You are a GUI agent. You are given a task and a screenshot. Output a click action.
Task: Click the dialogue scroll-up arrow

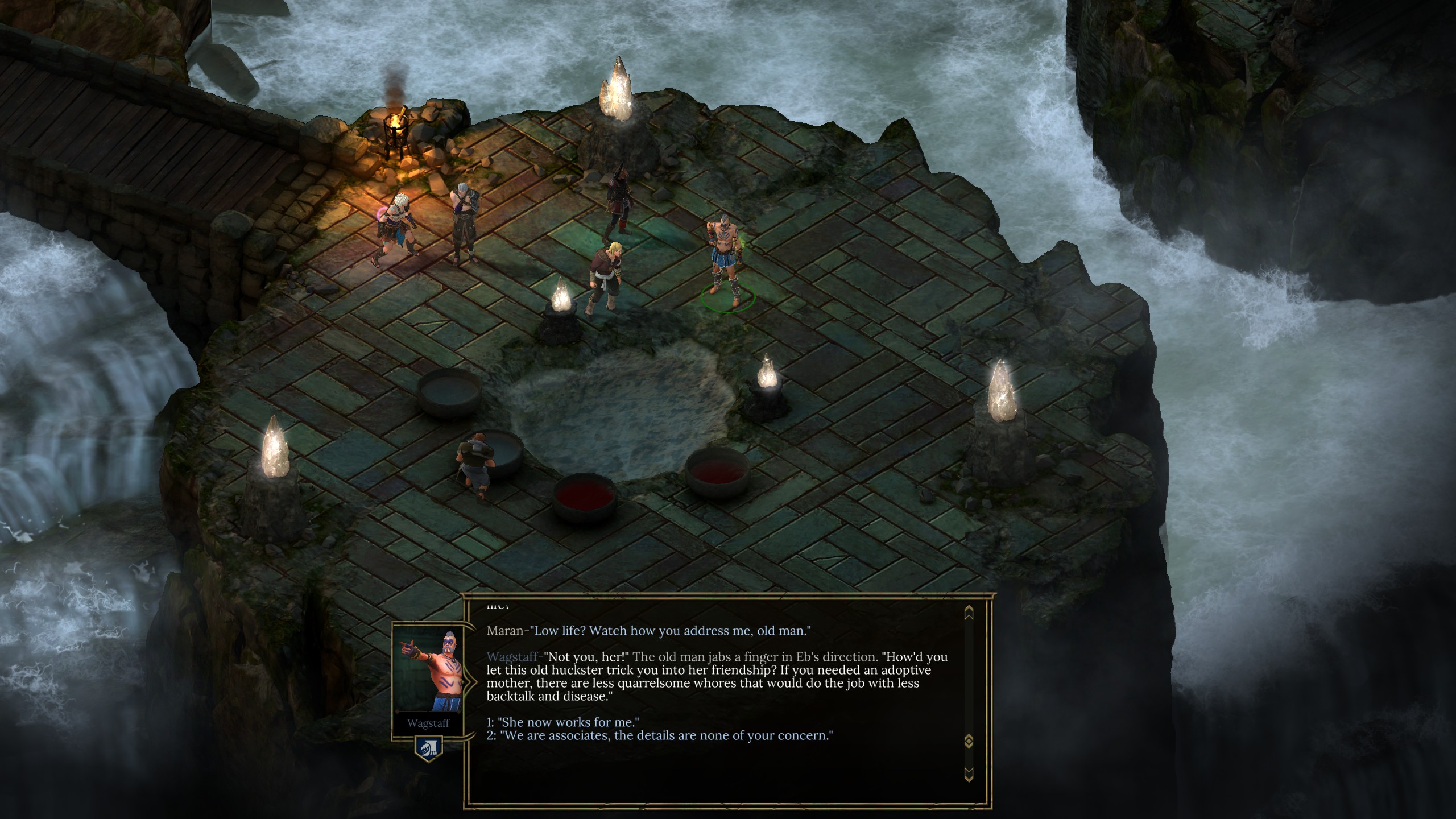[x=969, y=613]
